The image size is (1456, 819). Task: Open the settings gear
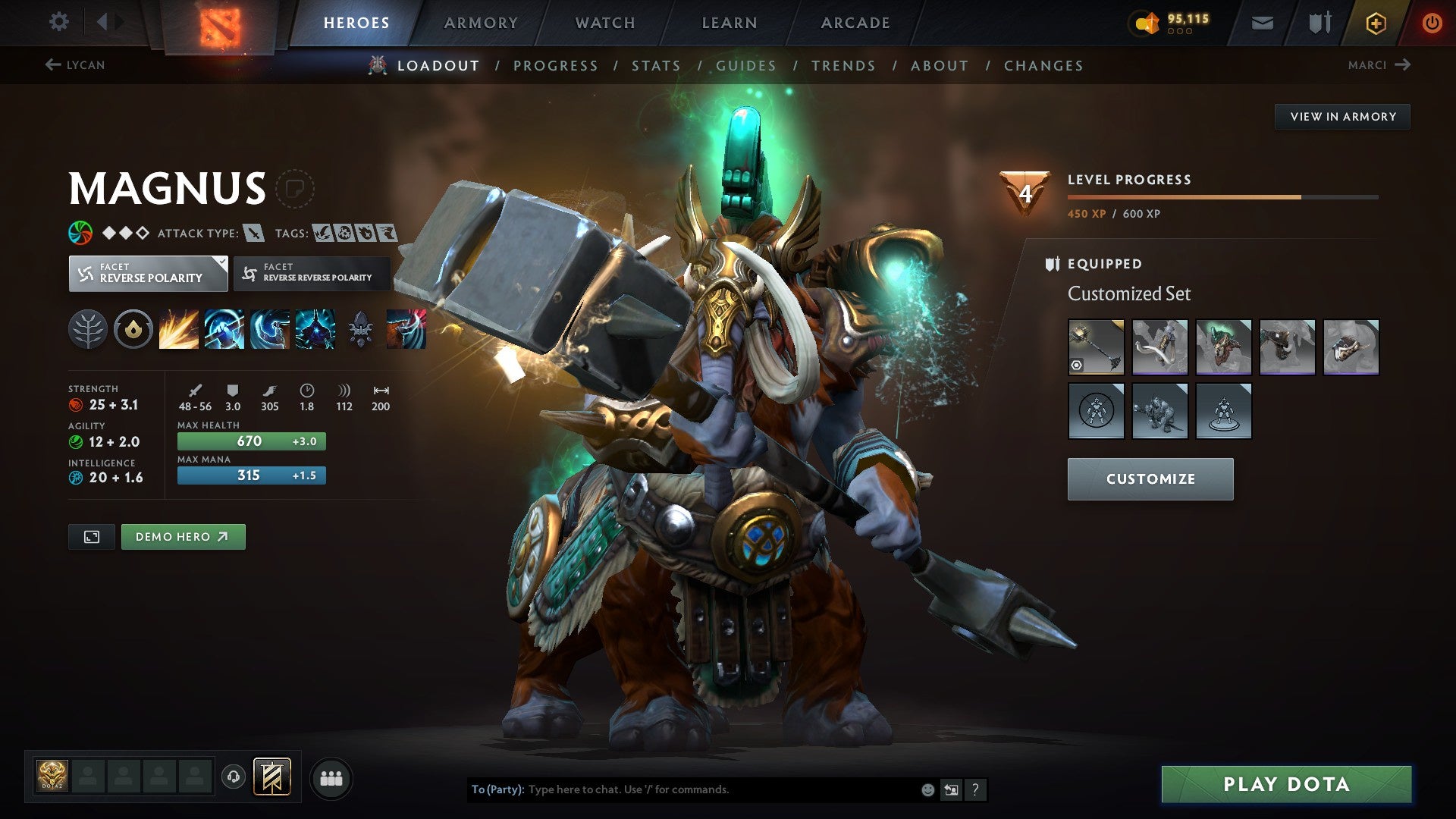point(58,22)
